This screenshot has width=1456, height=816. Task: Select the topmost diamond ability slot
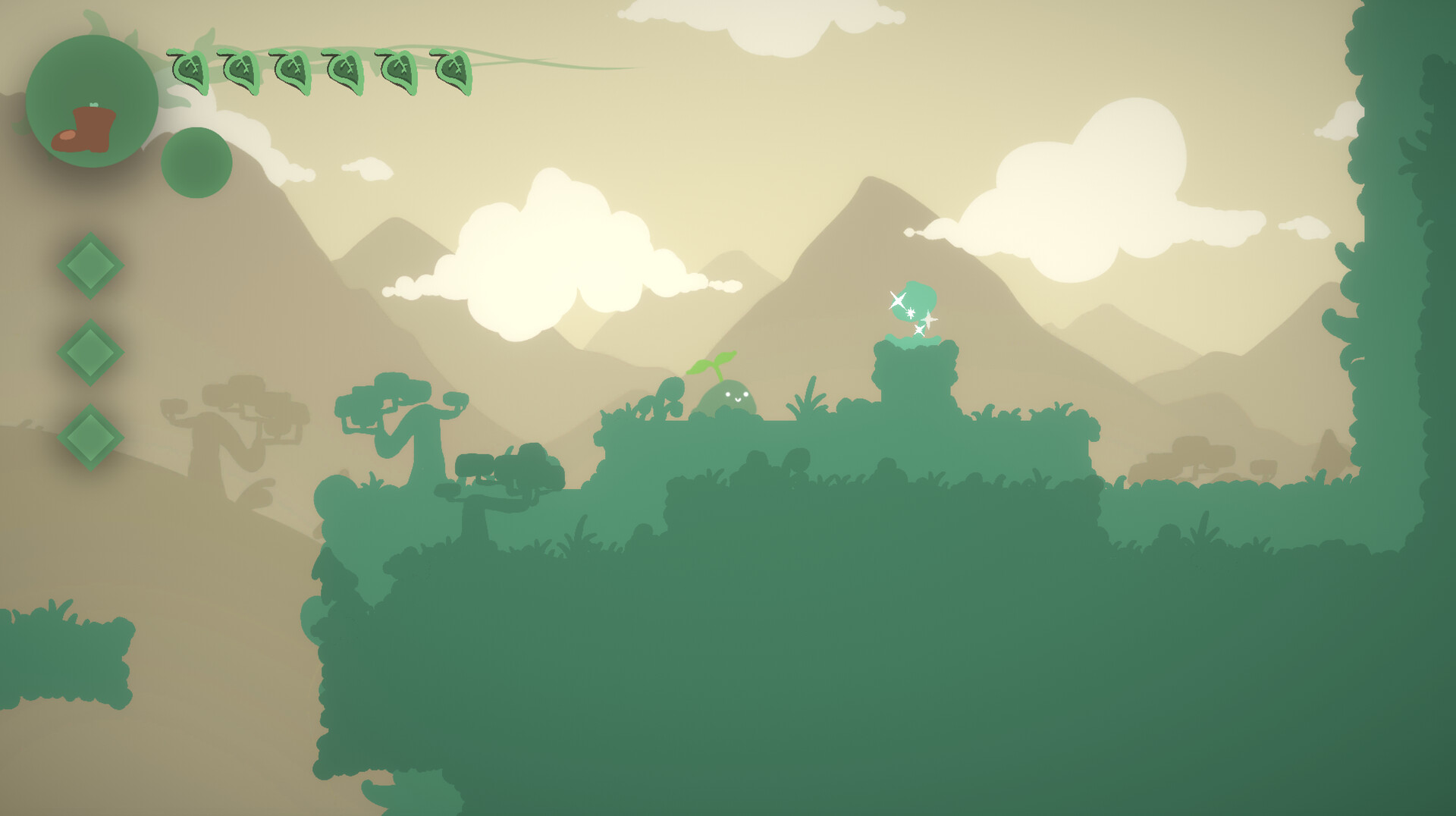point(90,265)
